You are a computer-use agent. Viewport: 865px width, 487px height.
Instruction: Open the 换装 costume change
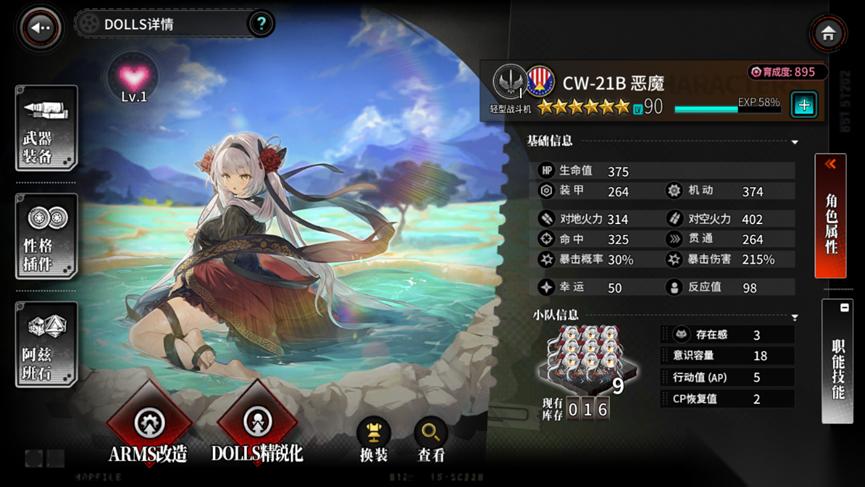[373, 437]
